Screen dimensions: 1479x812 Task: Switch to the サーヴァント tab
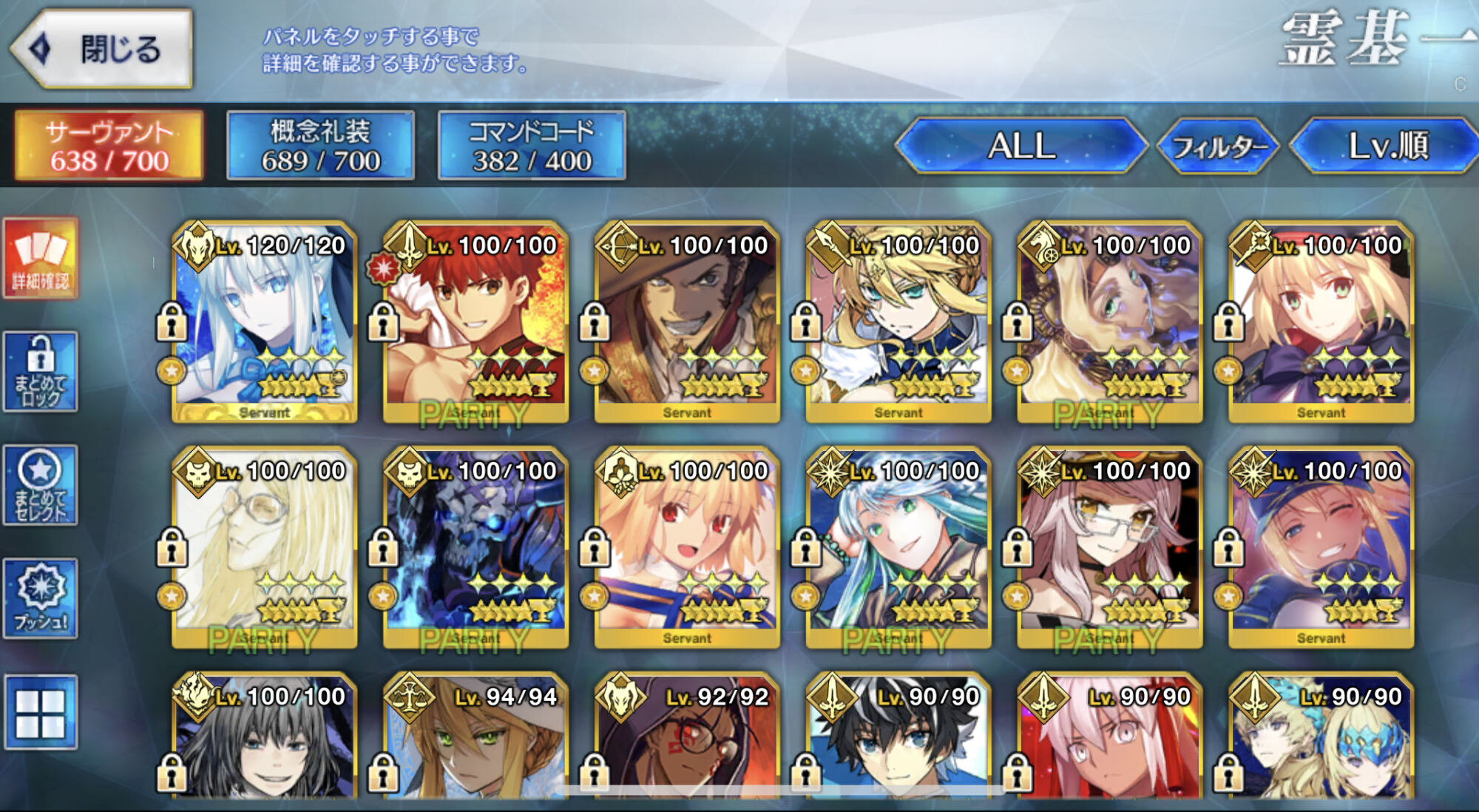(109, 146)
